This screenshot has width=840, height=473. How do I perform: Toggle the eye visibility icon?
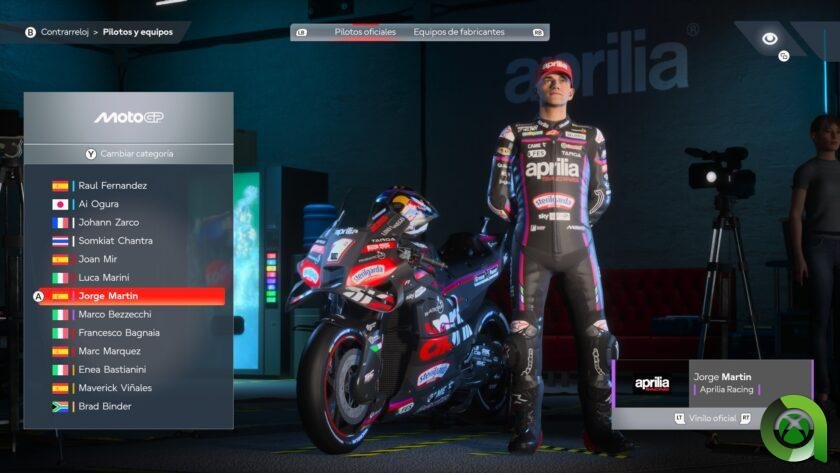click(x=769, y=39)
